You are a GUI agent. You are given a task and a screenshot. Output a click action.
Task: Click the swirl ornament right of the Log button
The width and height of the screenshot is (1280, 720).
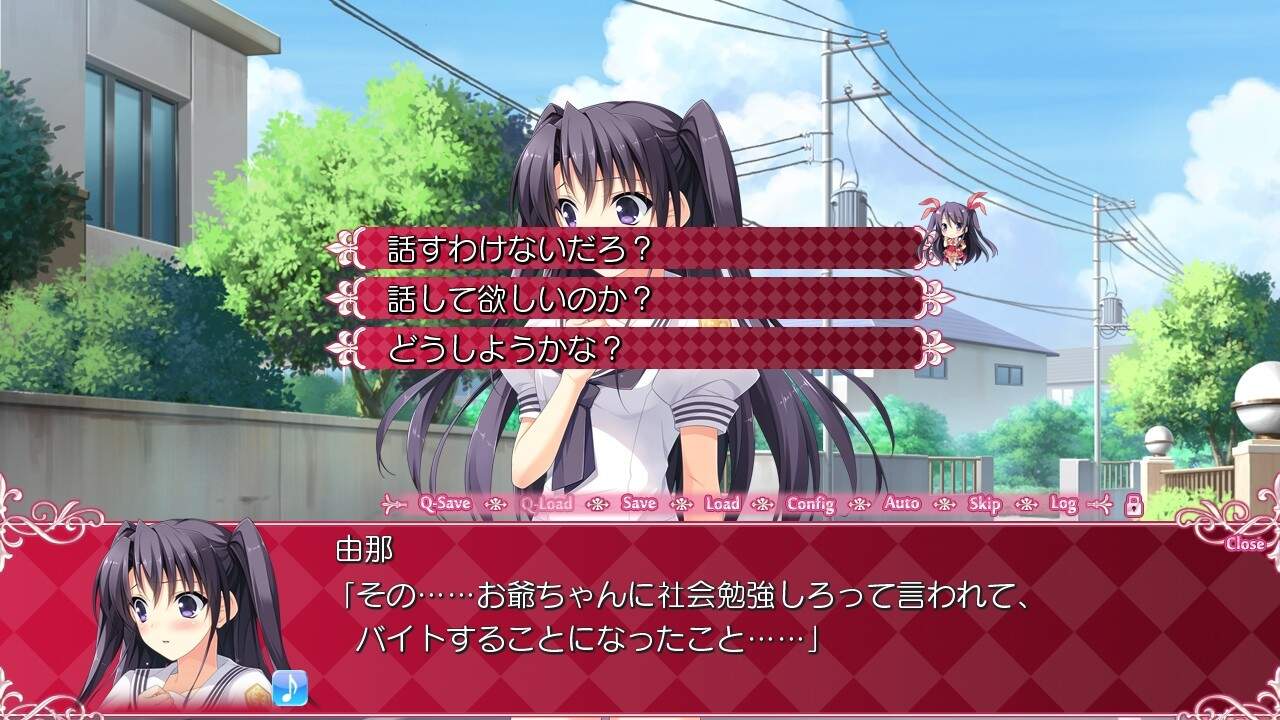pyautogui.click(x=1102, y=503)
